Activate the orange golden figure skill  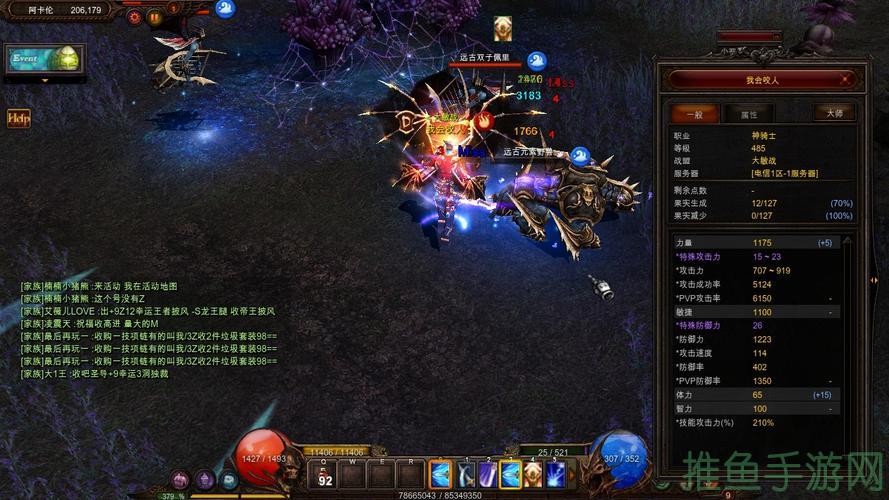coord(535,474)
